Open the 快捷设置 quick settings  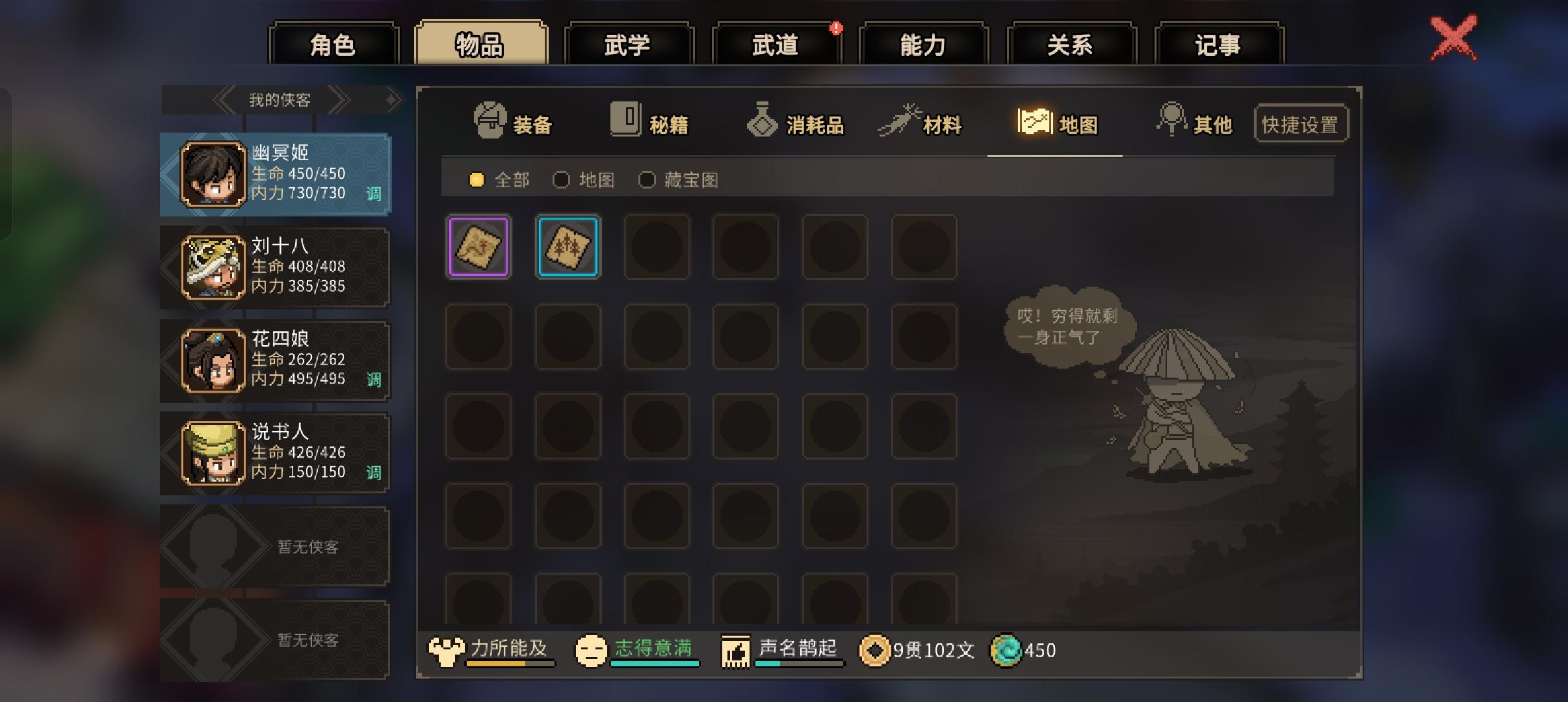pos(1301,122)
